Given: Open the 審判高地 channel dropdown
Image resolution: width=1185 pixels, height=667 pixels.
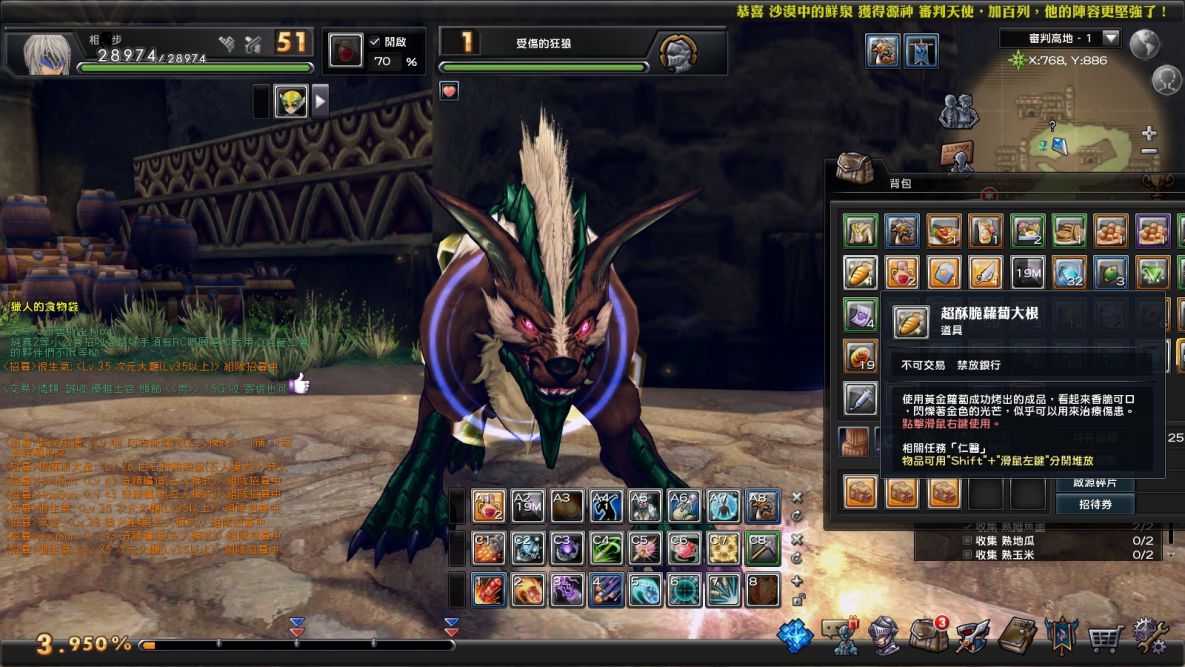Looking at the screenshot, I should click(1111, 38).
